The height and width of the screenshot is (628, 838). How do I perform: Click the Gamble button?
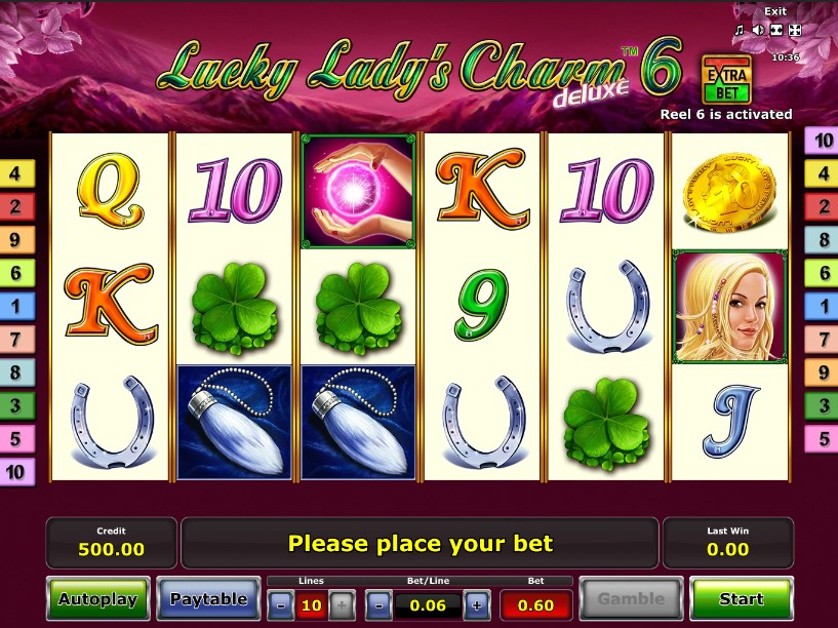(x=630, y=599)
